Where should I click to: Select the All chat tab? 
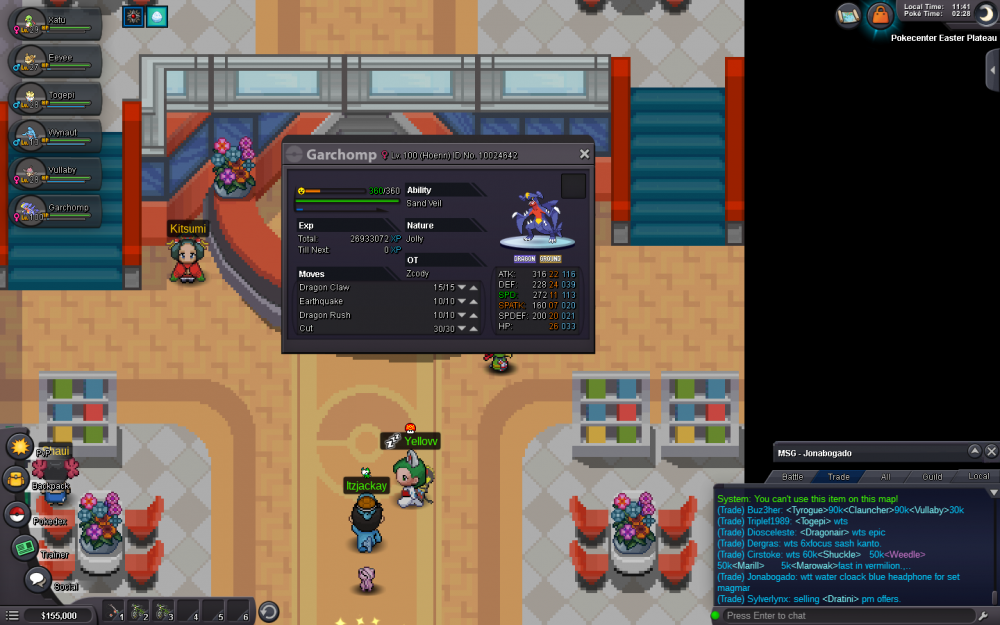[x=885, y=476]
